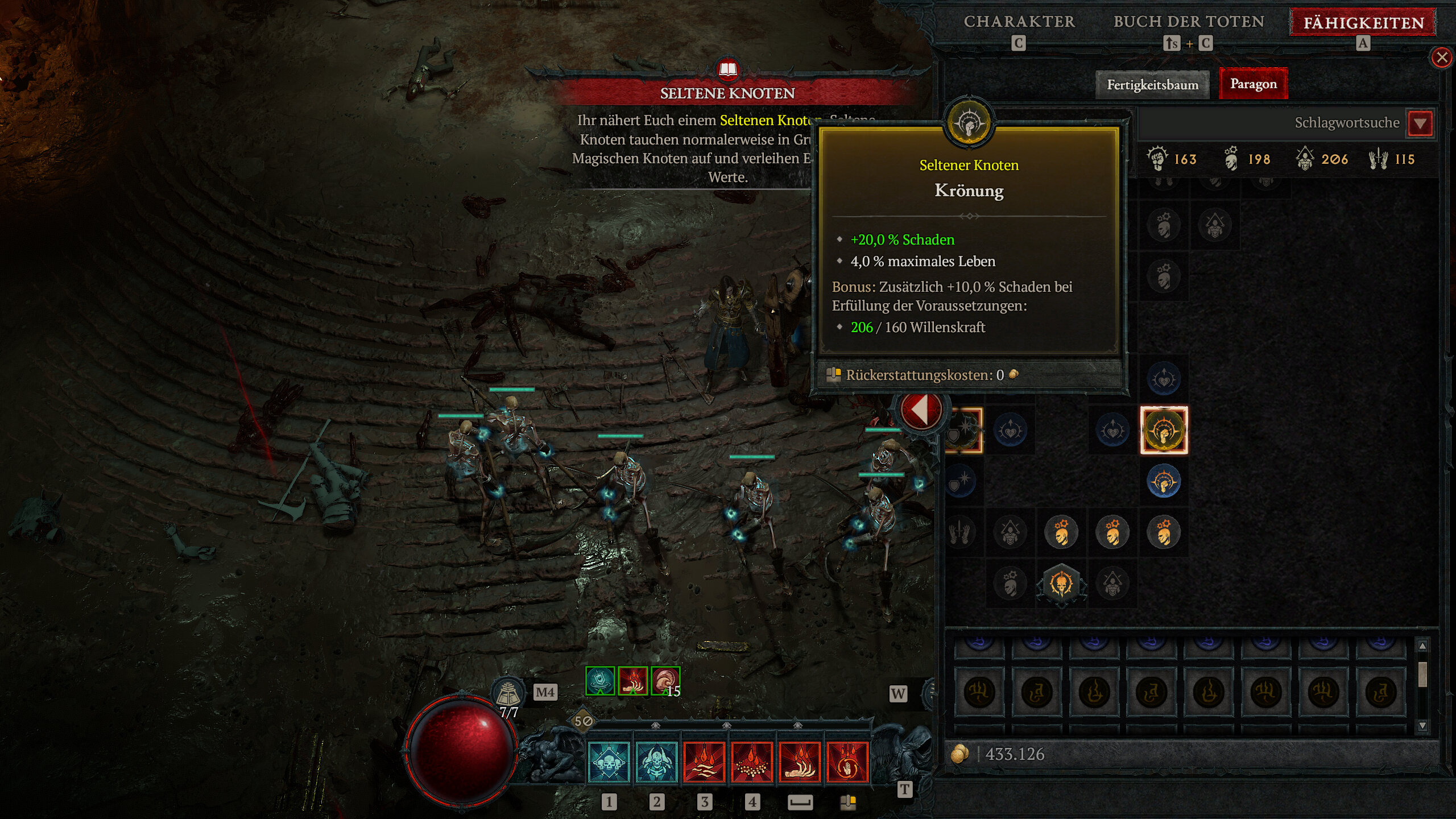Activate the first skeleton skill on hotbar

[x=609, y=762]
